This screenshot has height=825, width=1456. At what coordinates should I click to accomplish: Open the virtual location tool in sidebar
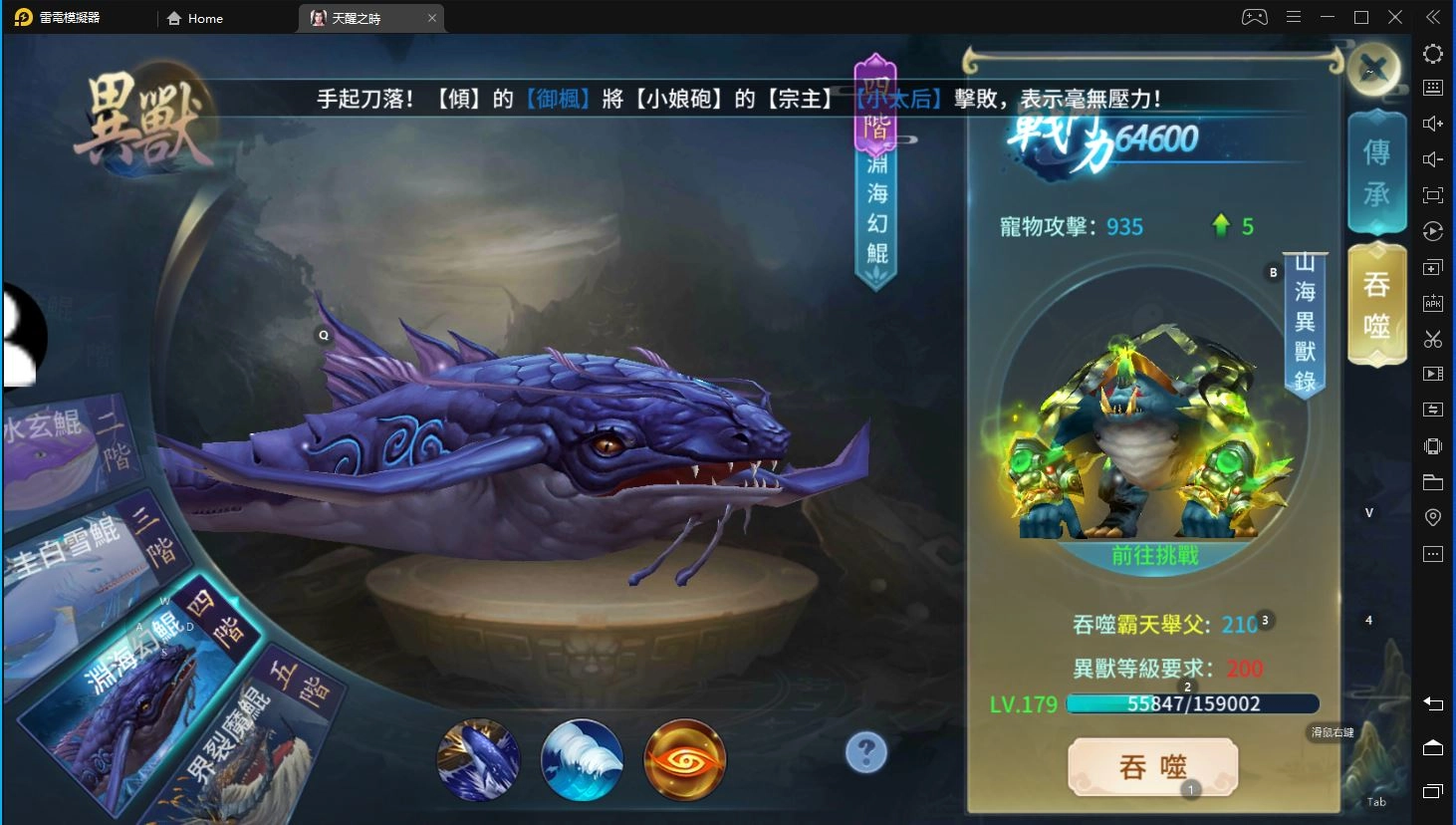(x=1432, y=517)
